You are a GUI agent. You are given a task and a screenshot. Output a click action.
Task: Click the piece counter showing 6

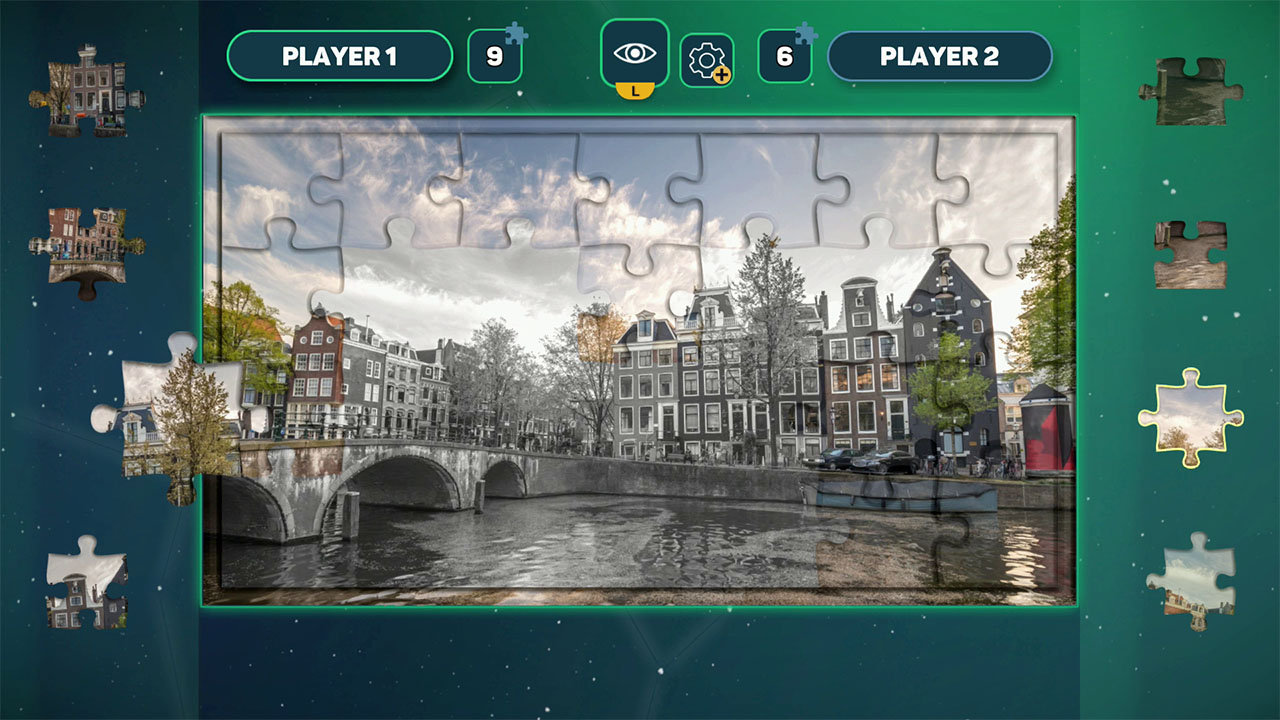[786, 57]
